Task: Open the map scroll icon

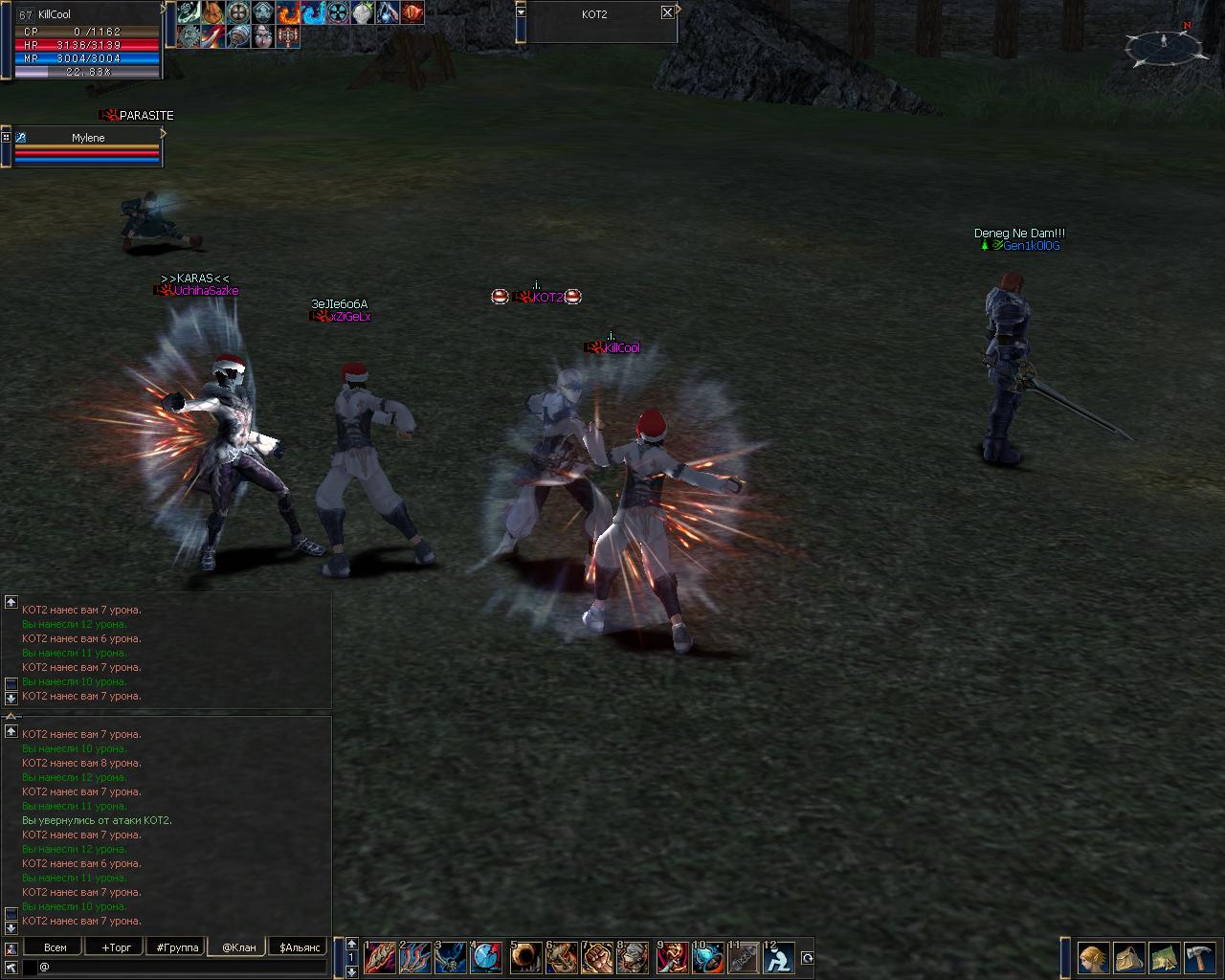Action: (x=1165, y=958)
